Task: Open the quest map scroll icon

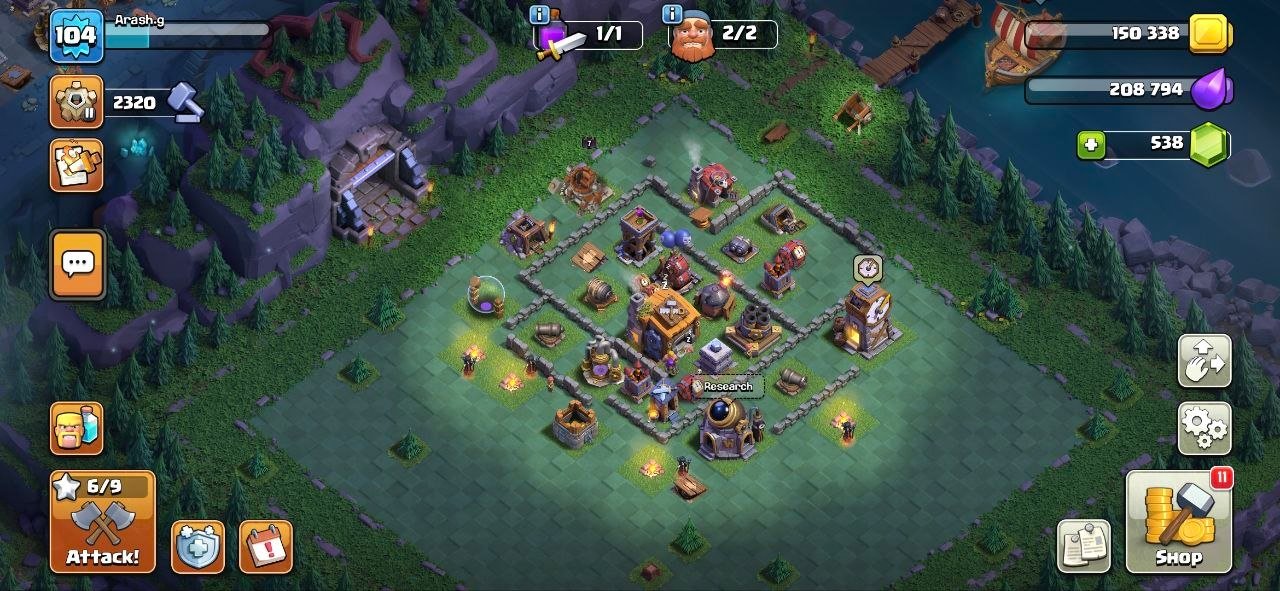Action: [77, 165]
